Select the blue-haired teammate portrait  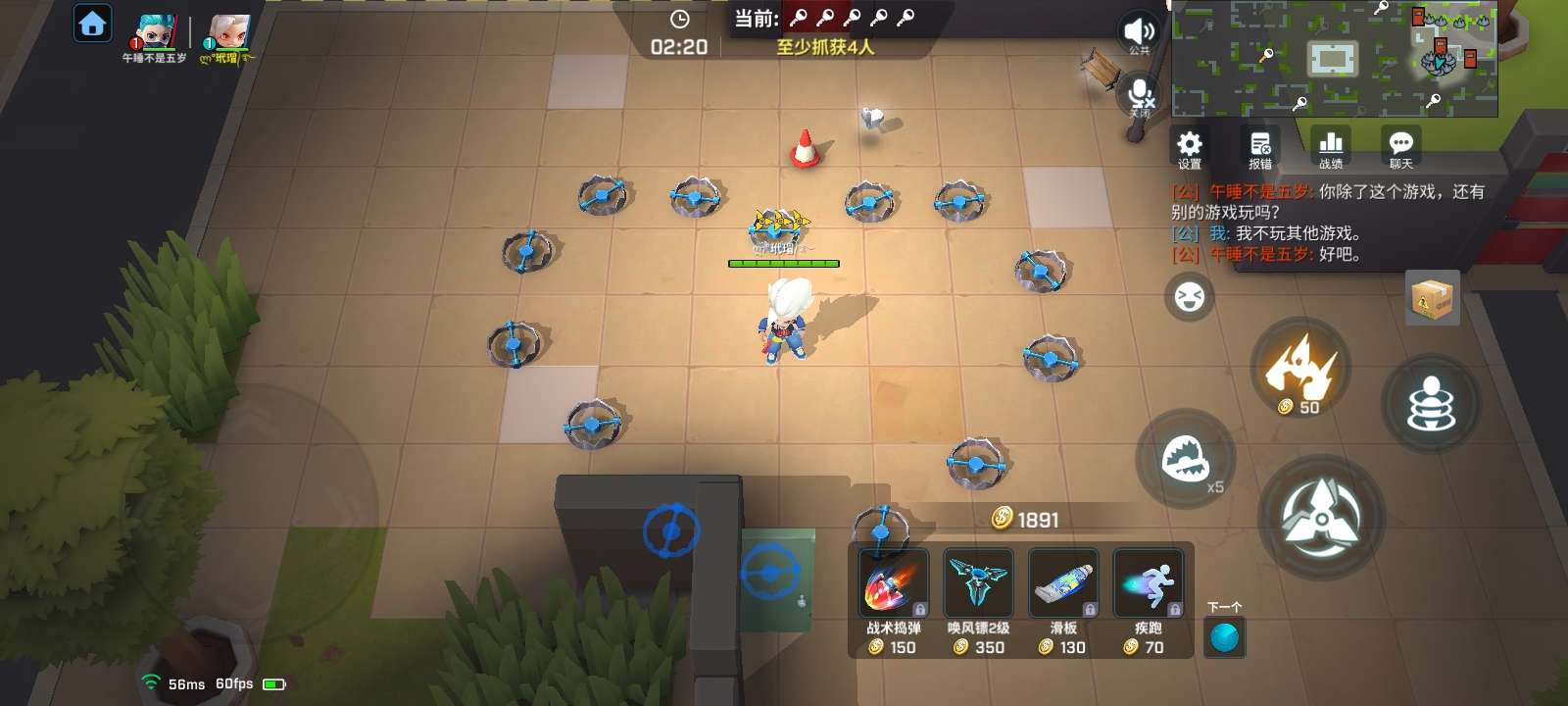(155, 33)
